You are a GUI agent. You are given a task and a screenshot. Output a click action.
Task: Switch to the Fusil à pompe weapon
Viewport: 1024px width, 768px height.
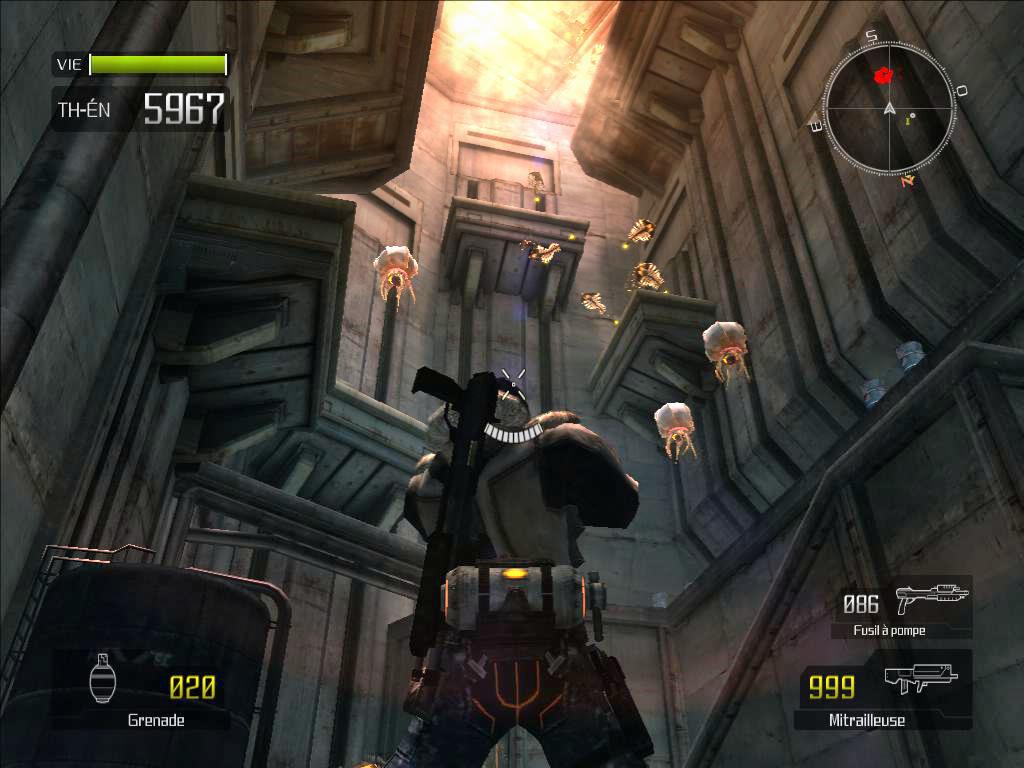(x=903, y=607)
